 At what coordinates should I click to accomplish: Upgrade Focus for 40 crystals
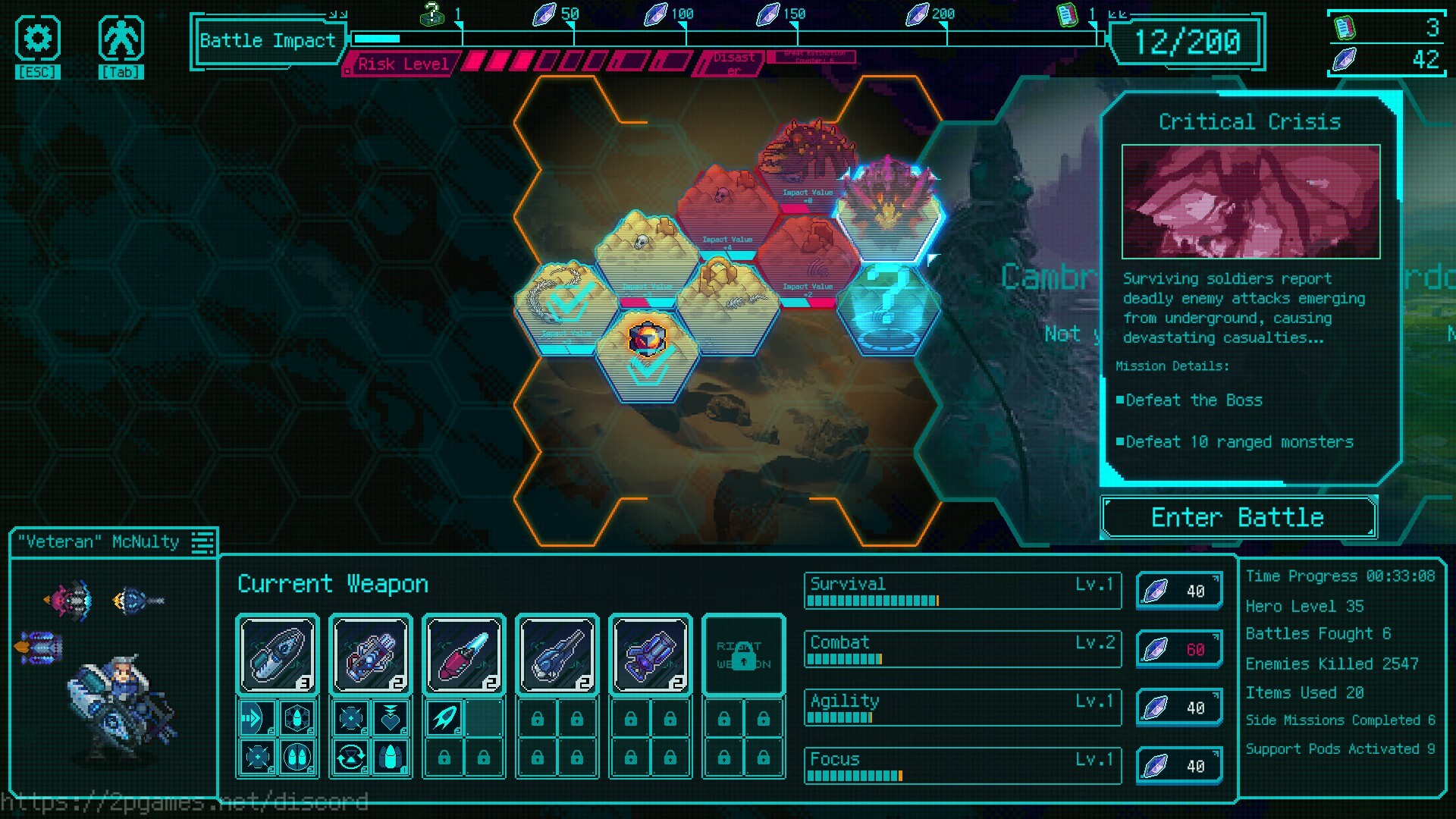pyautogui.click(x=1178, y=766)
